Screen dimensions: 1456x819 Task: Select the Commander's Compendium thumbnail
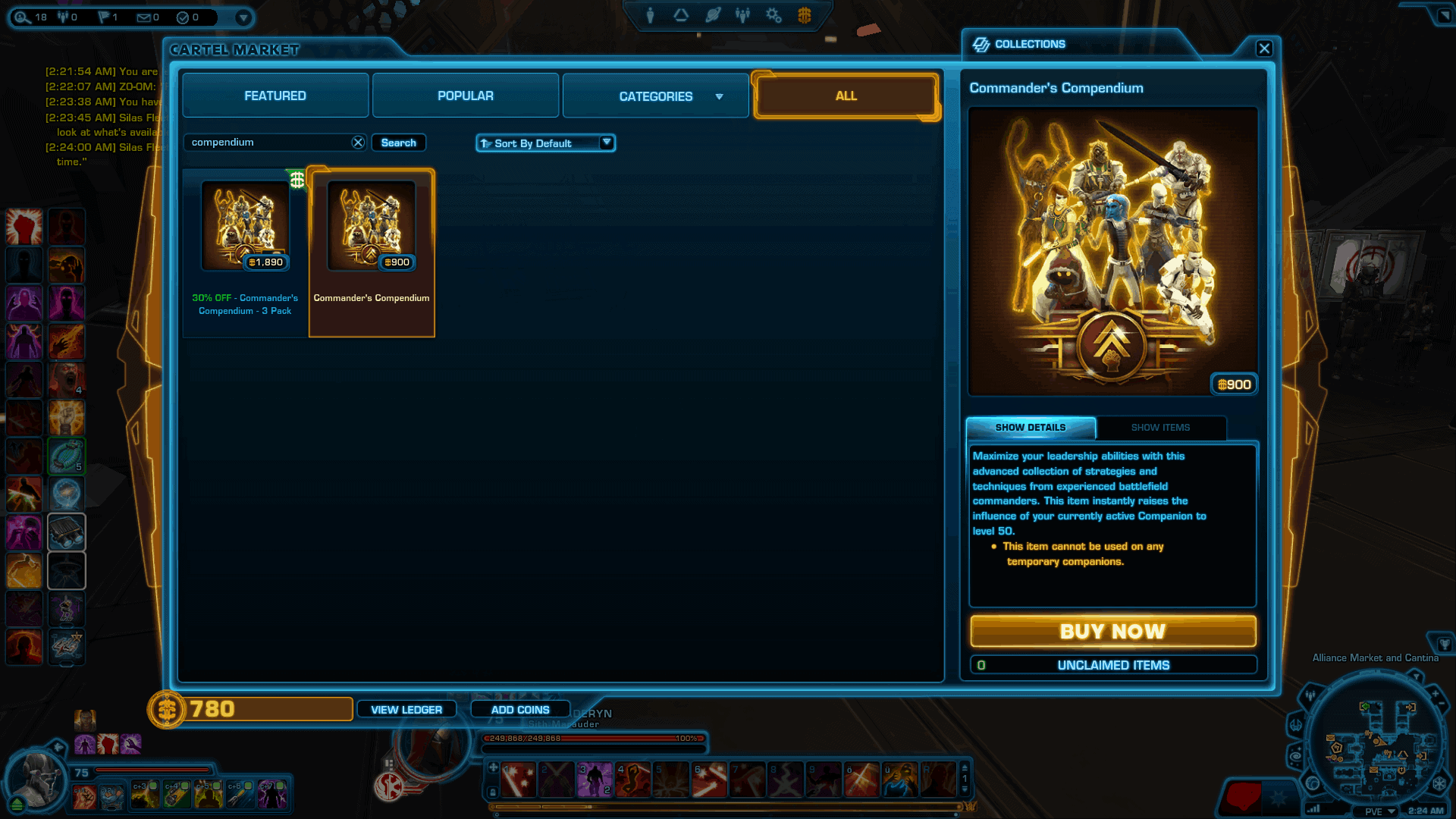[x=371, y=225]
